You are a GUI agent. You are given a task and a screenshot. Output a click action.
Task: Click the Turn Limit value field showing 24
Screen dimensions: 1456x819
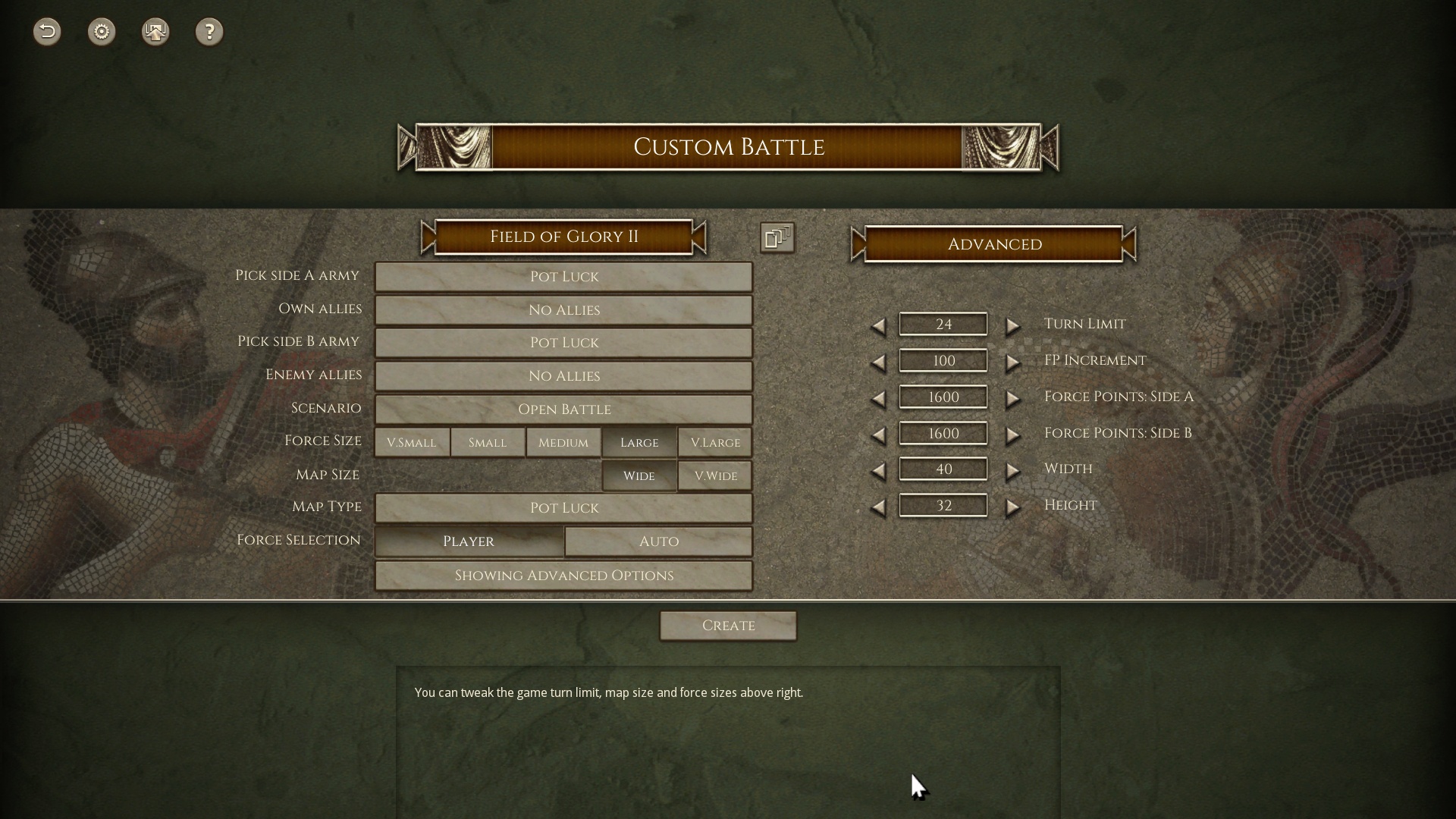[943, 324]
